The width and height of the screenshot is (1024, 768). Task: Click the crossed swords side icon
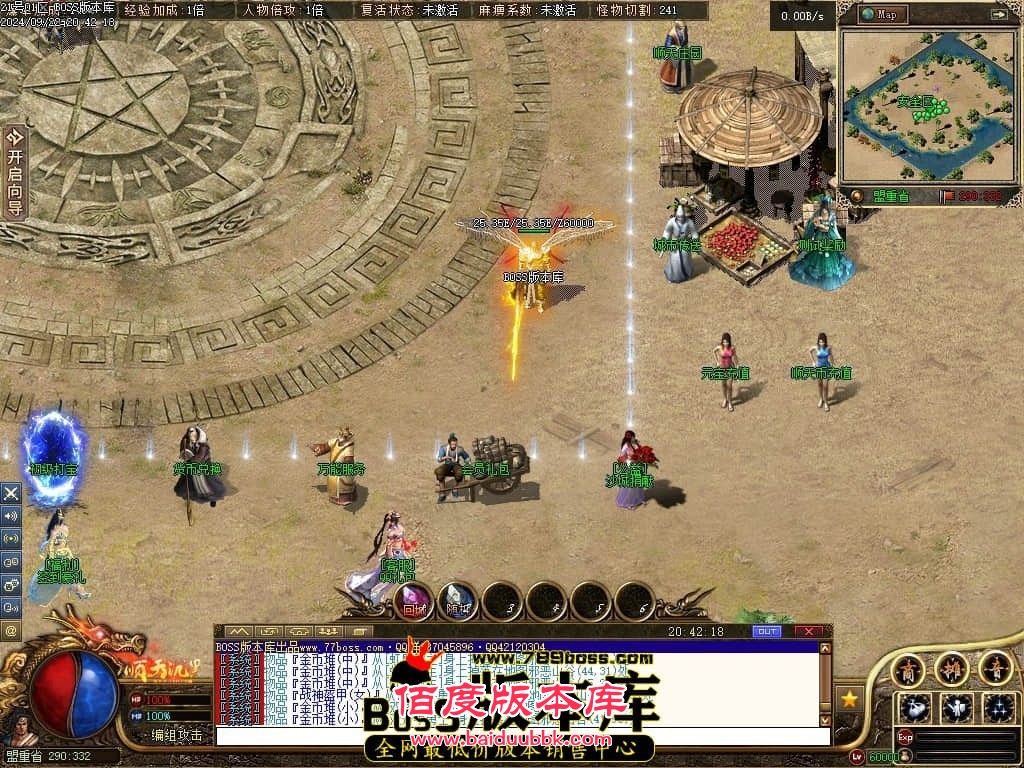[x=11, y=493]
